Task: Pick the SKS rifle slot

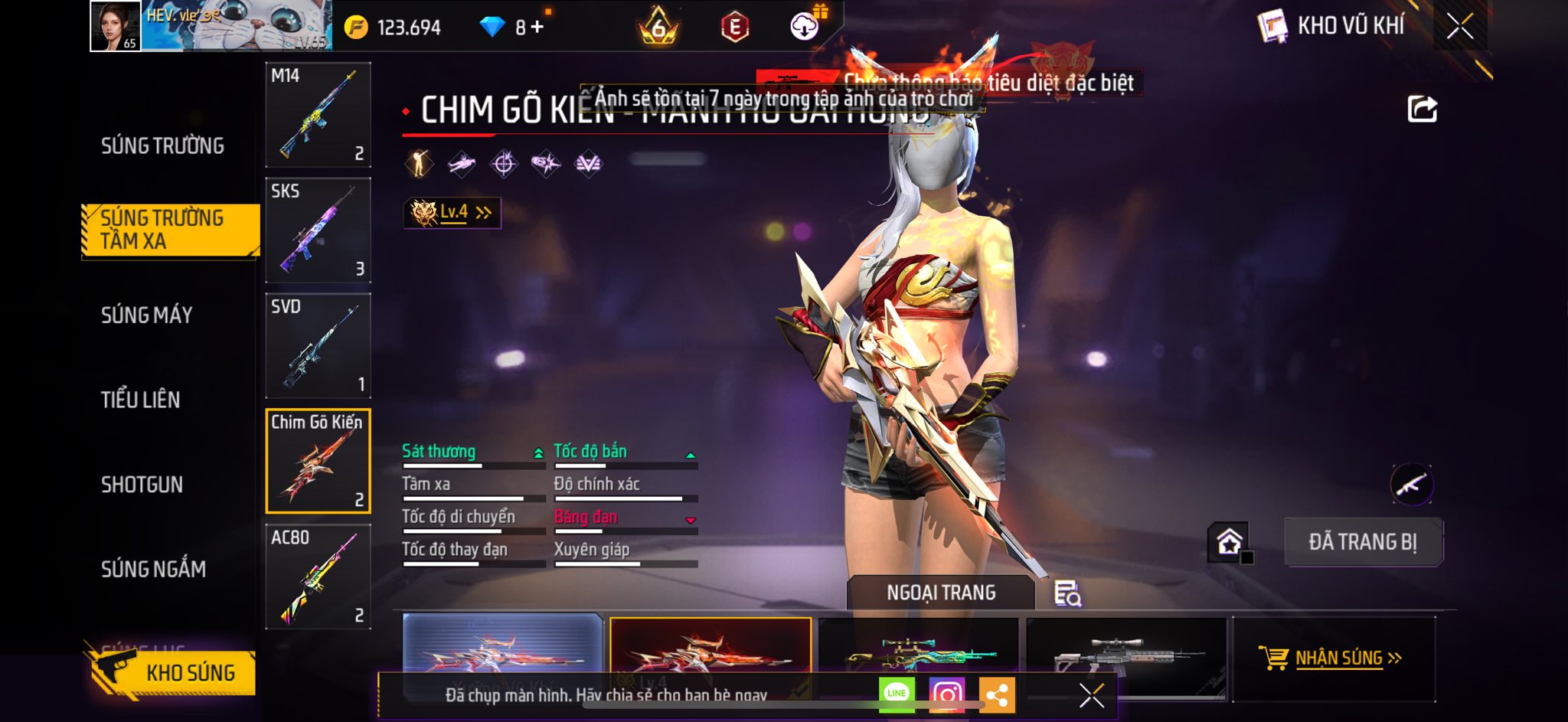Action: tap(318, 230)
